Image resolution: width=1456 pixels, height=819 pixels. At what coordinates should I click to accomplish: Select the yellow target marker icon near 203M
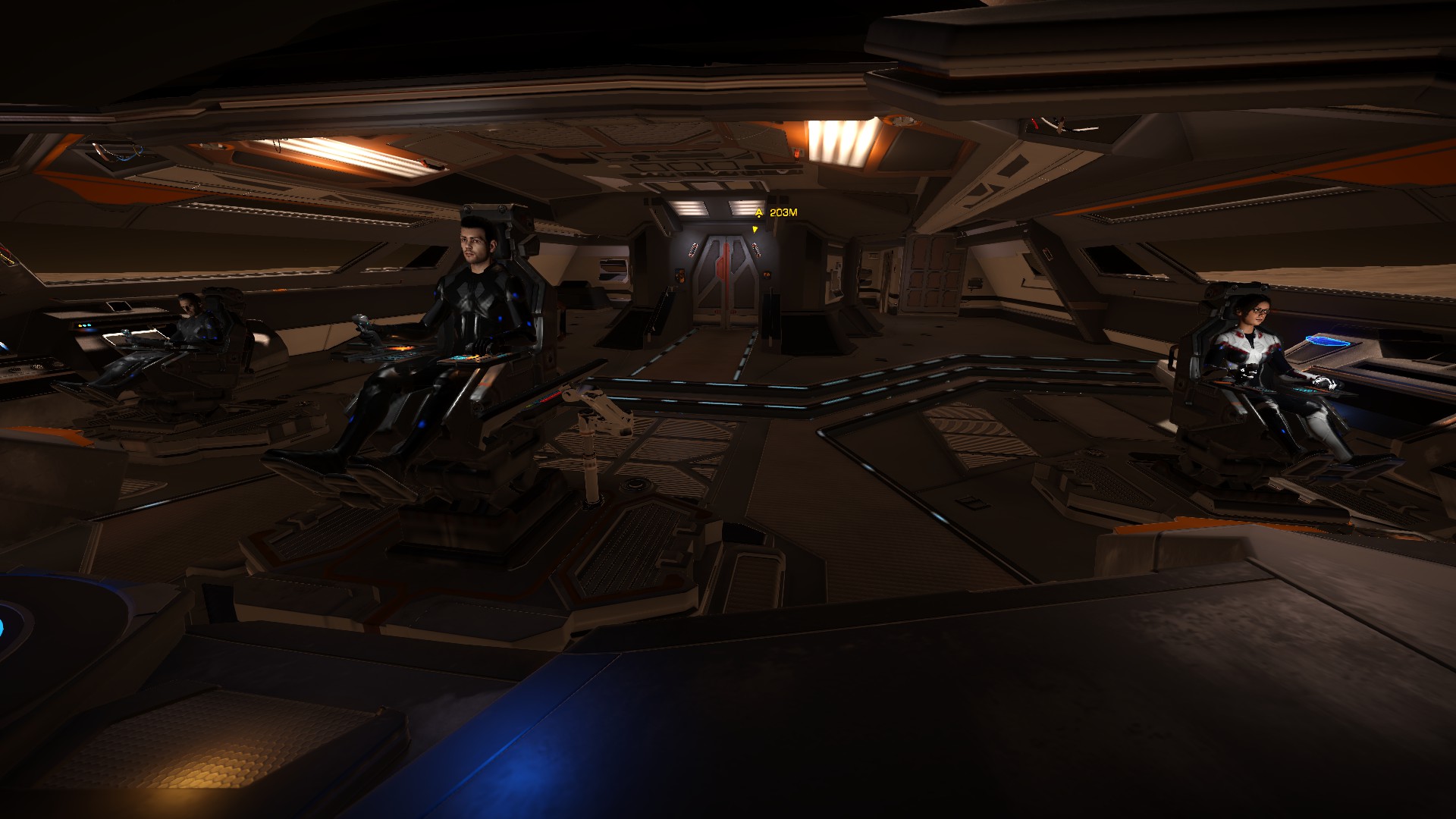(758, 213)
